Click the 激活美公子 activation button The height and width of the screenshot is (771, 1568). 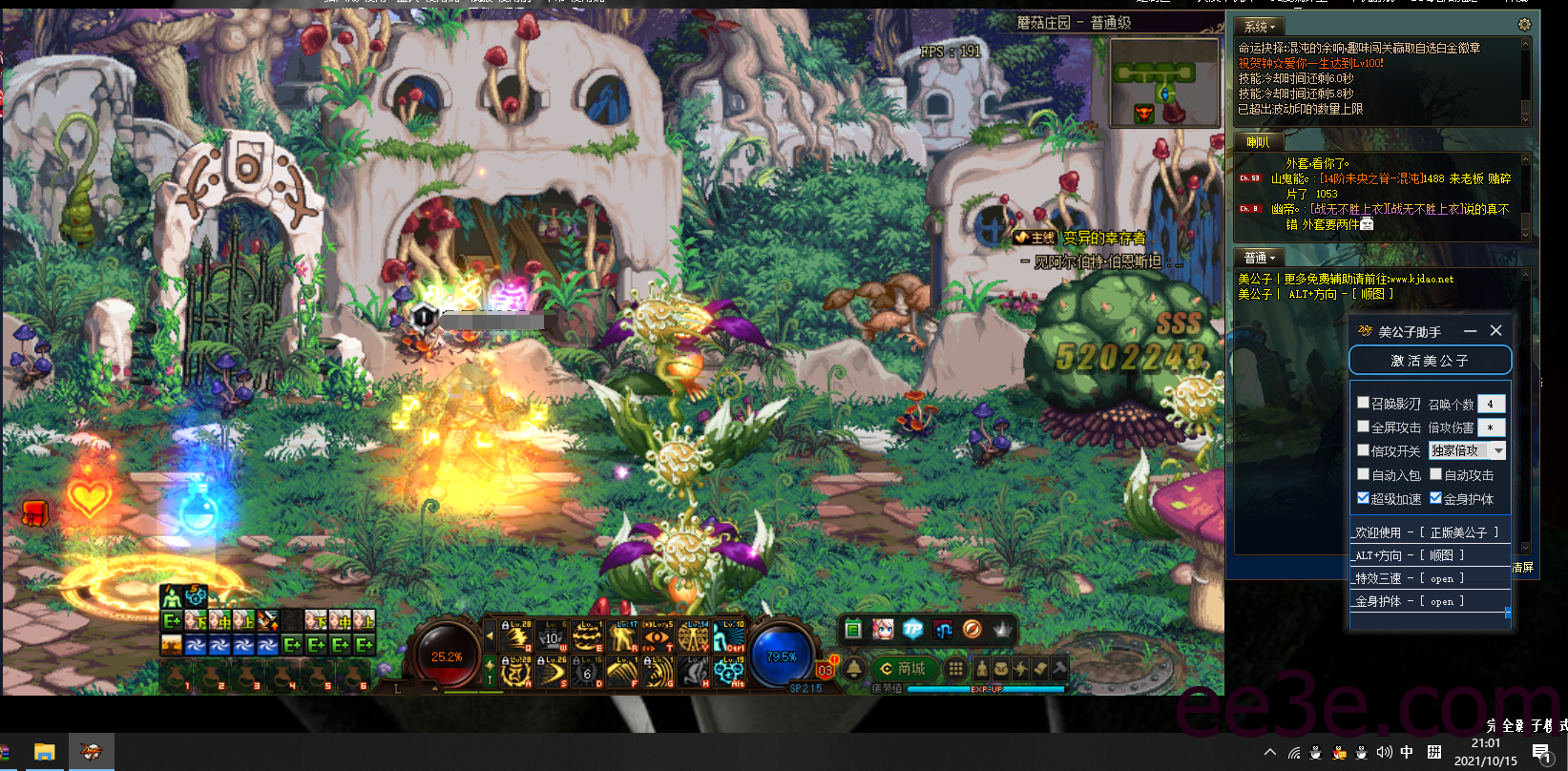(1430, 361)
